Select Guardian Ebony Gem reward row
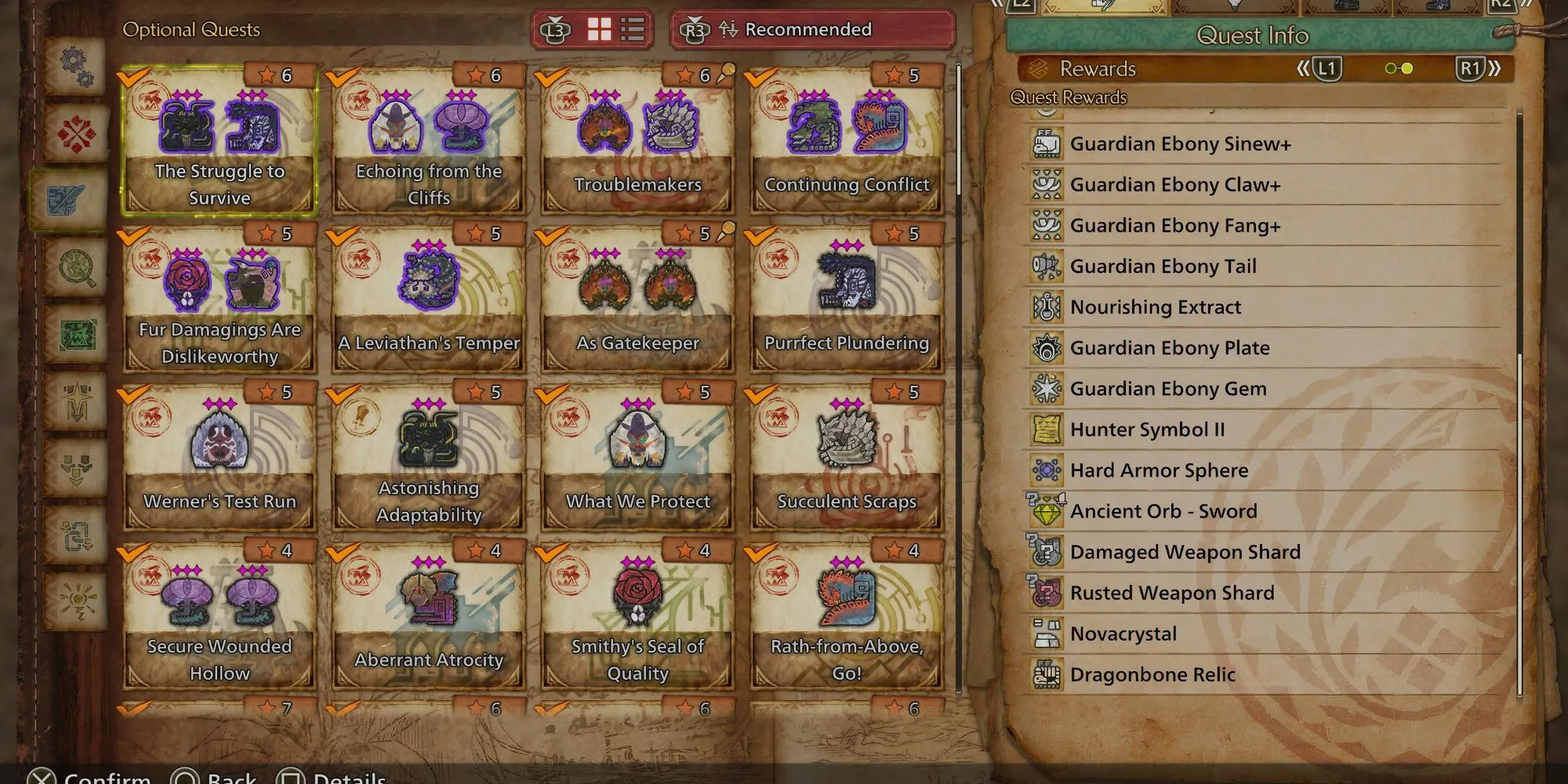1568x784 pixels. 1167,389
